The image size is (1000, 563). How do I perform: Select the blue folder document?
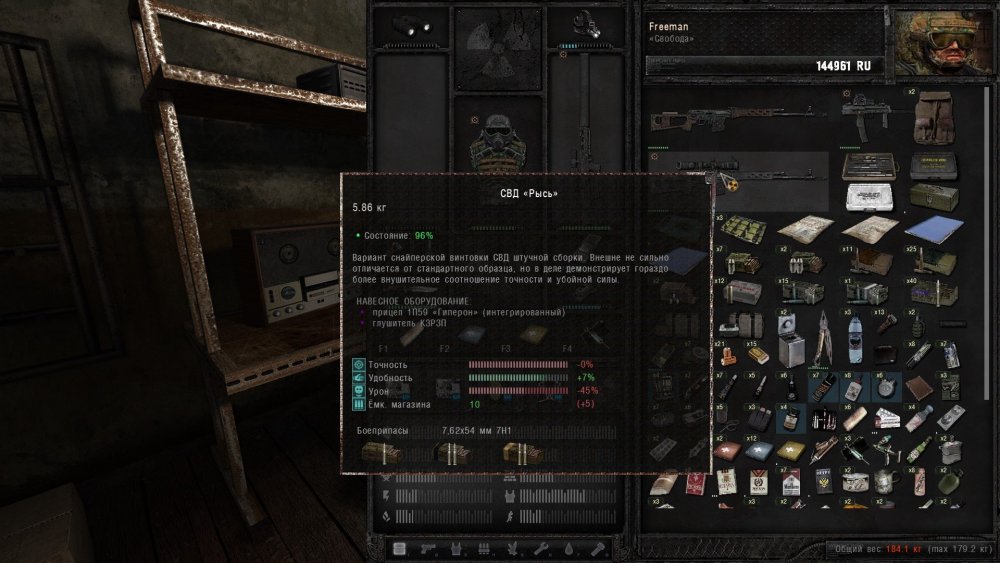click(x=932, y=228)
